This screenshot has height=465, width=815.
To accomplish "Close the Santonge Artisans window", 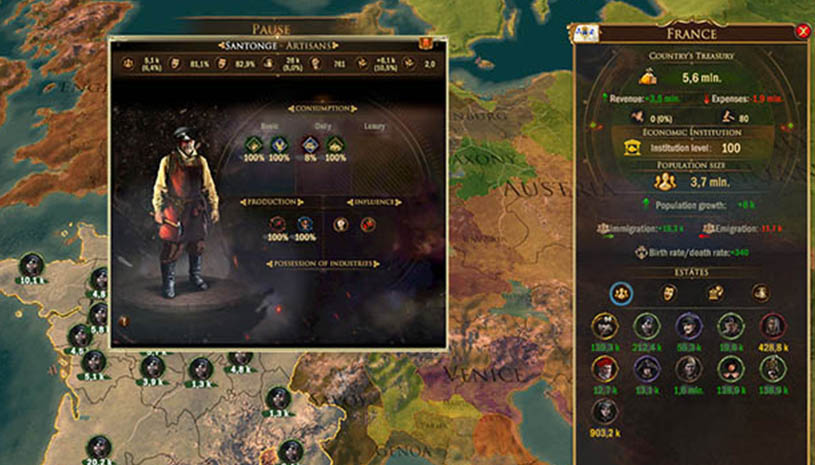I will click(x=426, y=44).
